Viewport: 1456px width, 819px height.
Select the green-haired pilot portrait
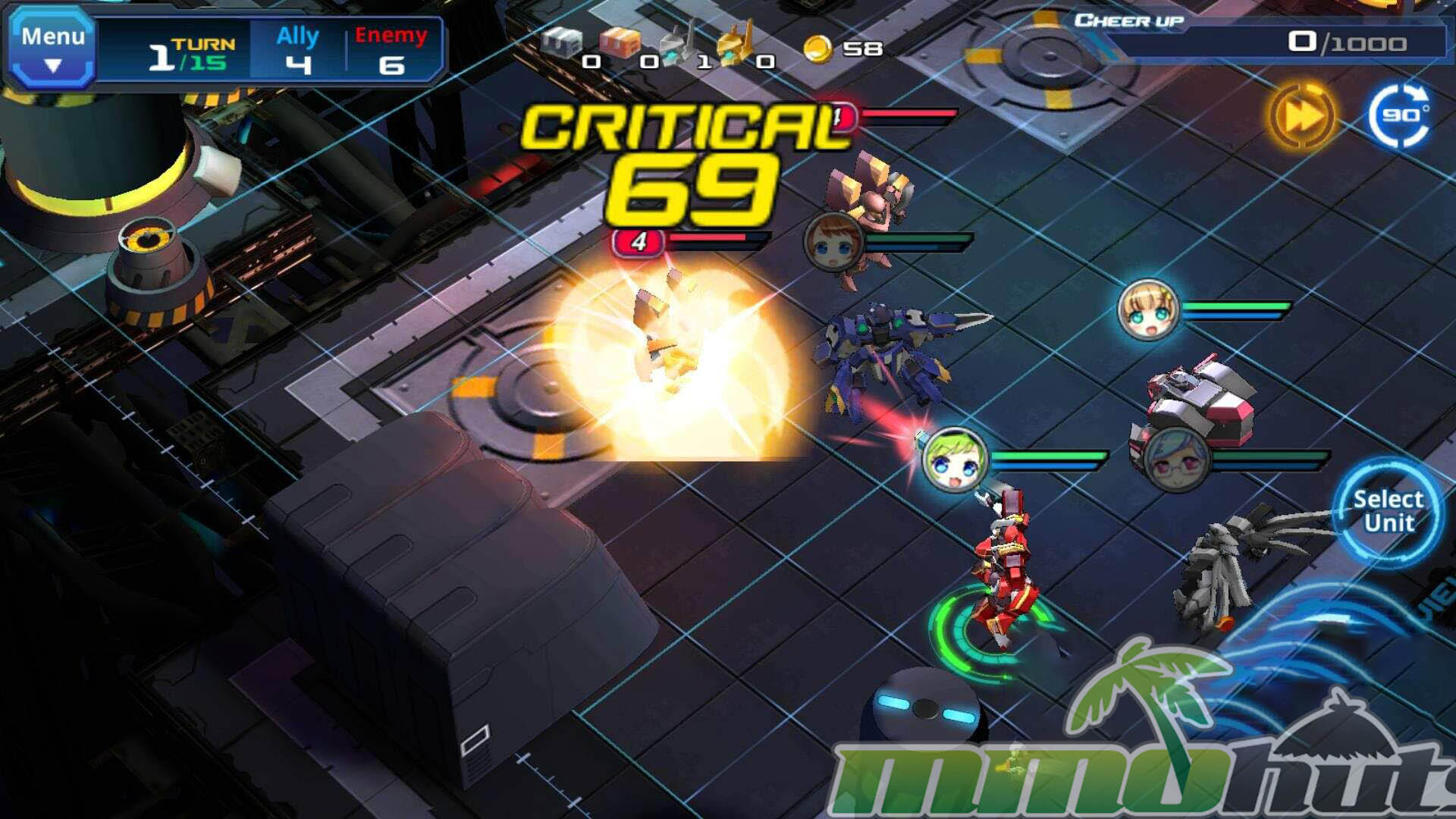(955, 460)
